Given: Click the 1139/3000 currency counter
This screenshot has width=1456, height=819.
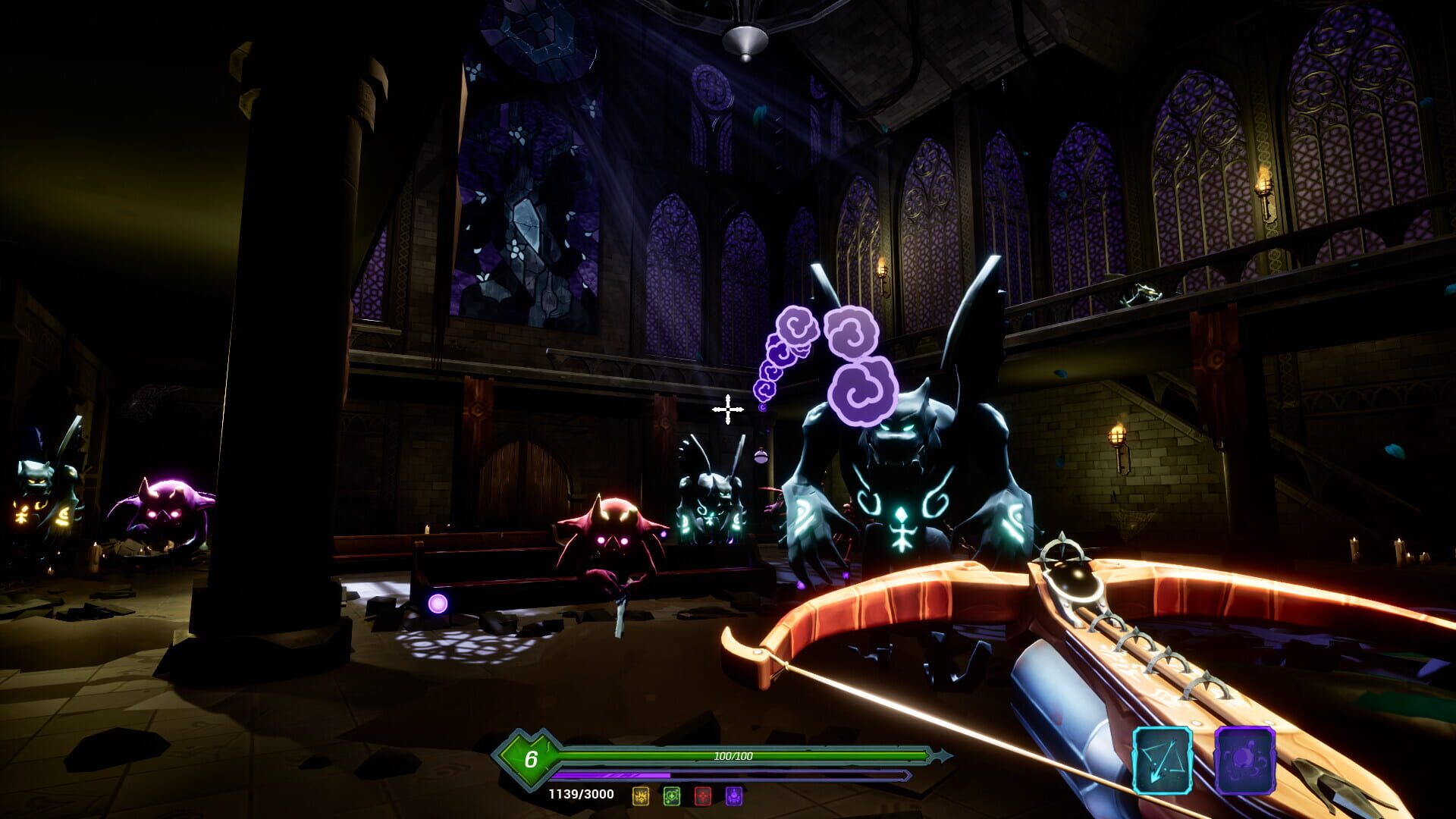Looking at the screenshot, I should [580, 792].
